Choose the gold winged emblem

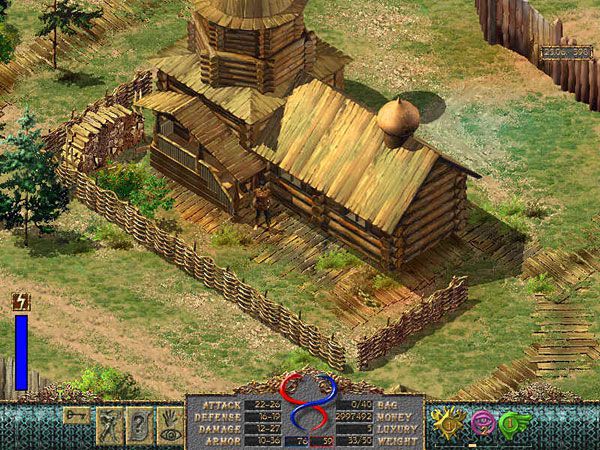pyautogui.click(x=452, y=423)
